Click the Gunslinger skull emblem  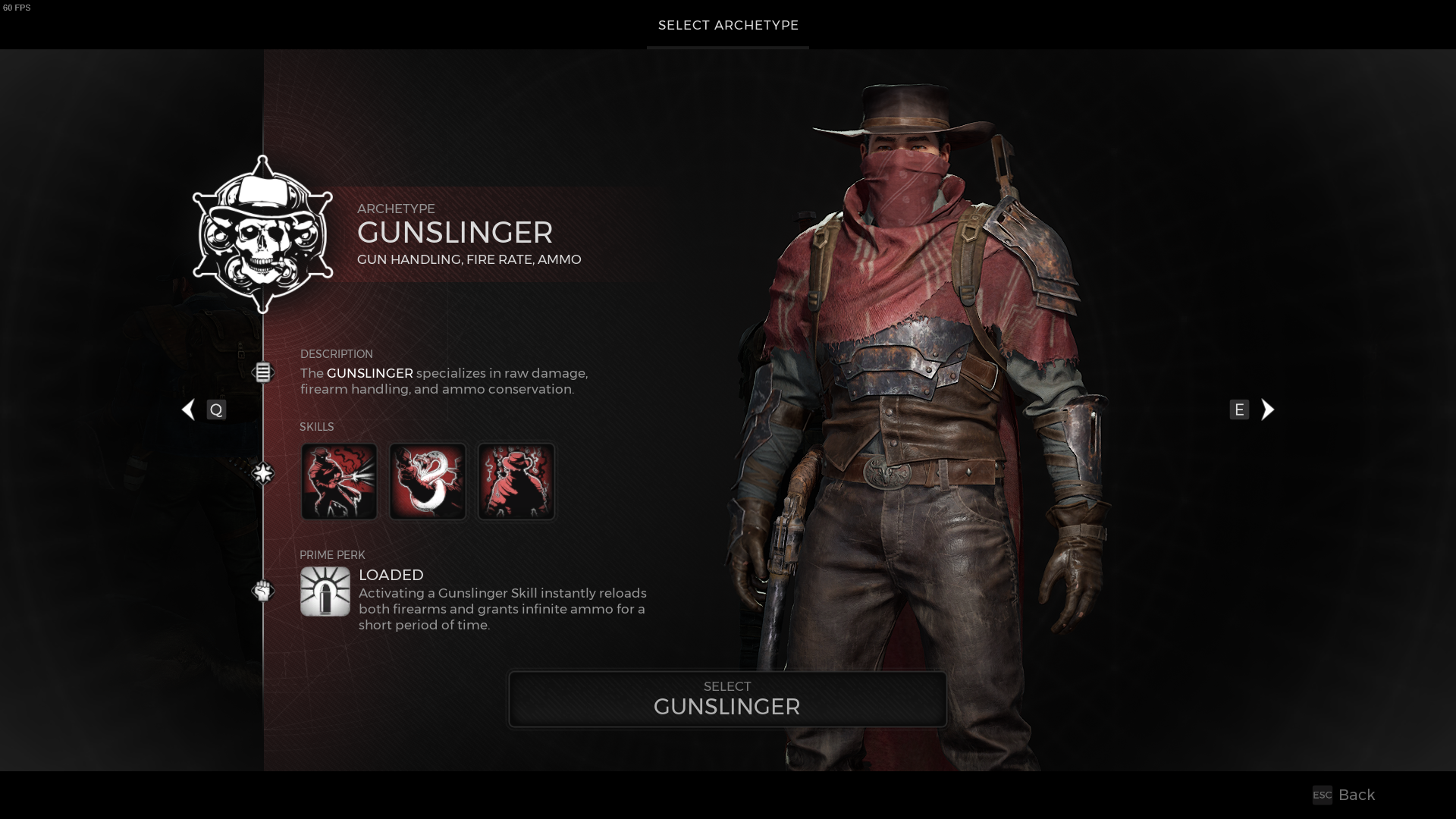click(x=262, y=235)
